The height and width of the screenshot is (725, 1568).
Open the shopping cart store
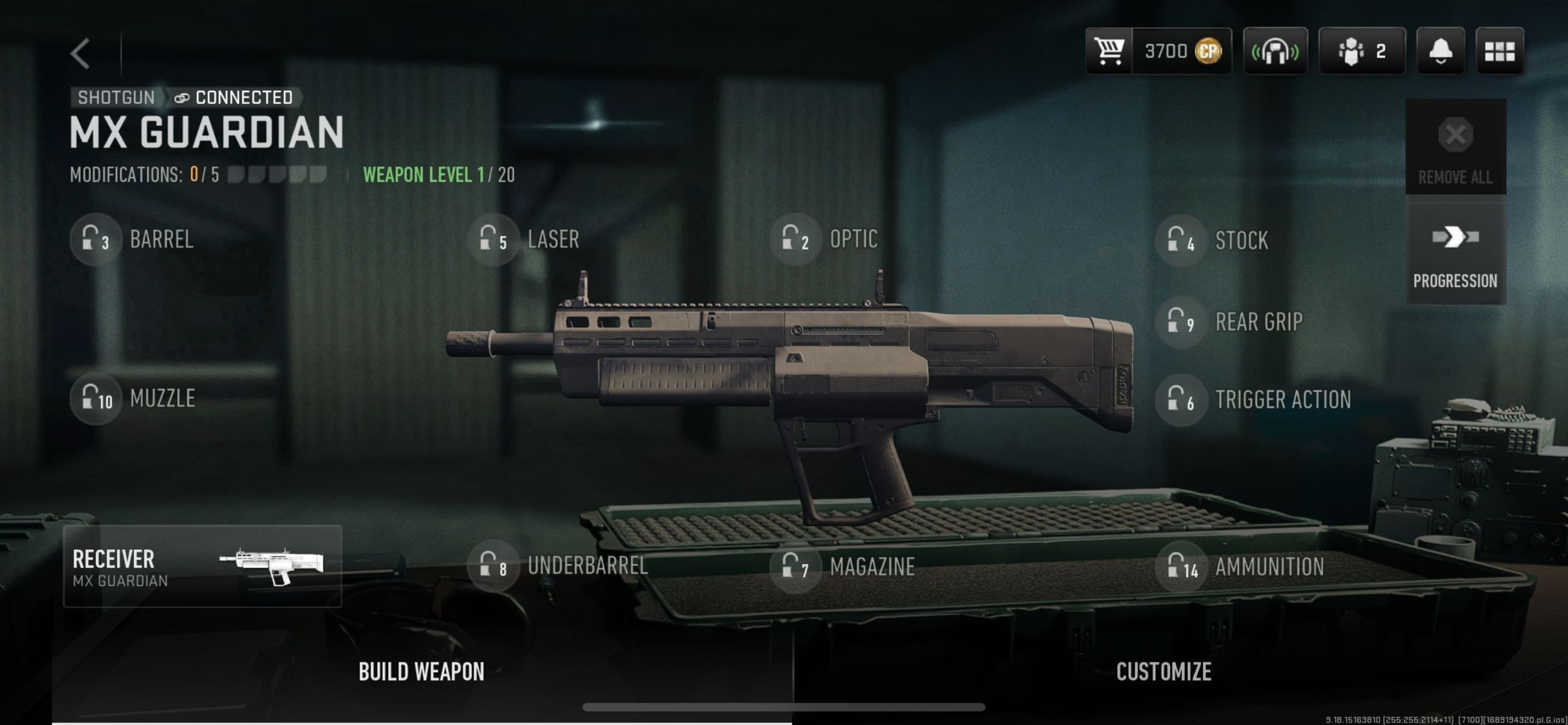[x=1109, y=51]
